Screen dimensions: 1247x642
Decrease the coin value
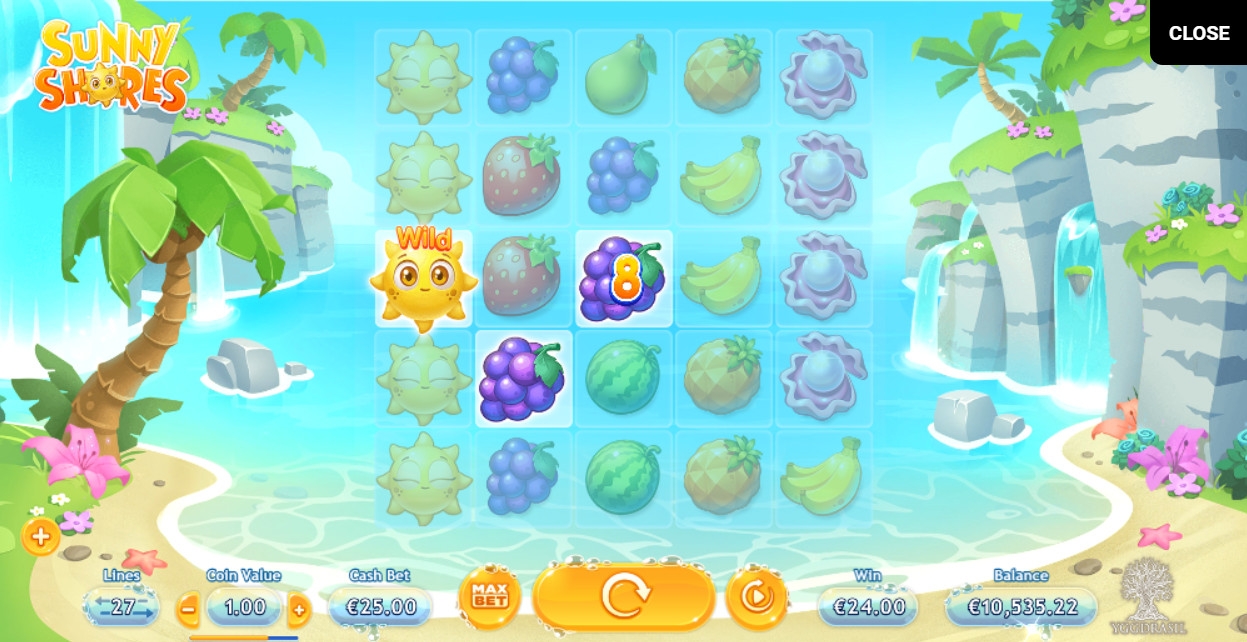188,607
